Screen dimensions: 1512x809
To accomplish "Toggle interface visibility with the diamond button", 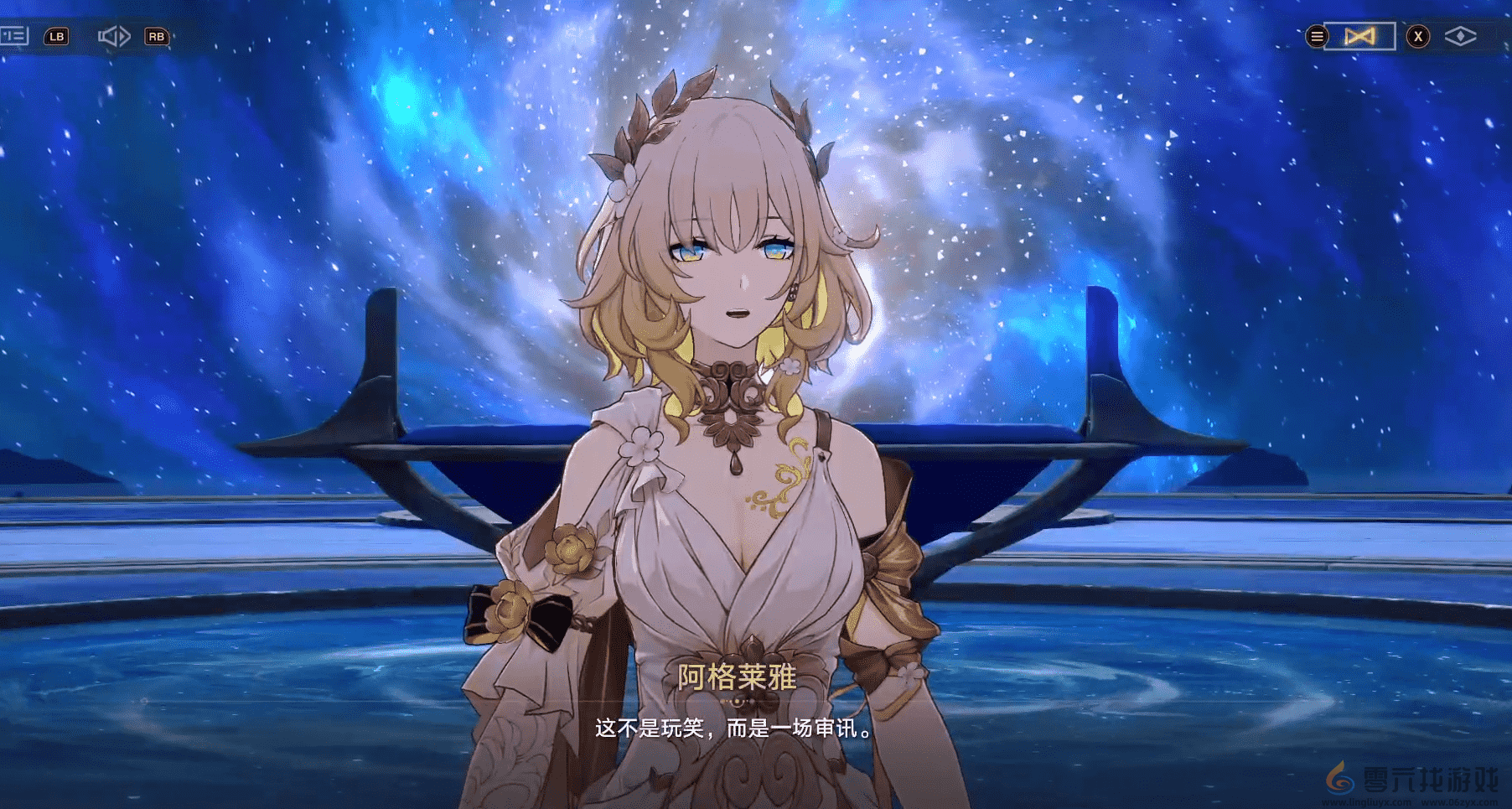I will click(x=1460, y=35).
